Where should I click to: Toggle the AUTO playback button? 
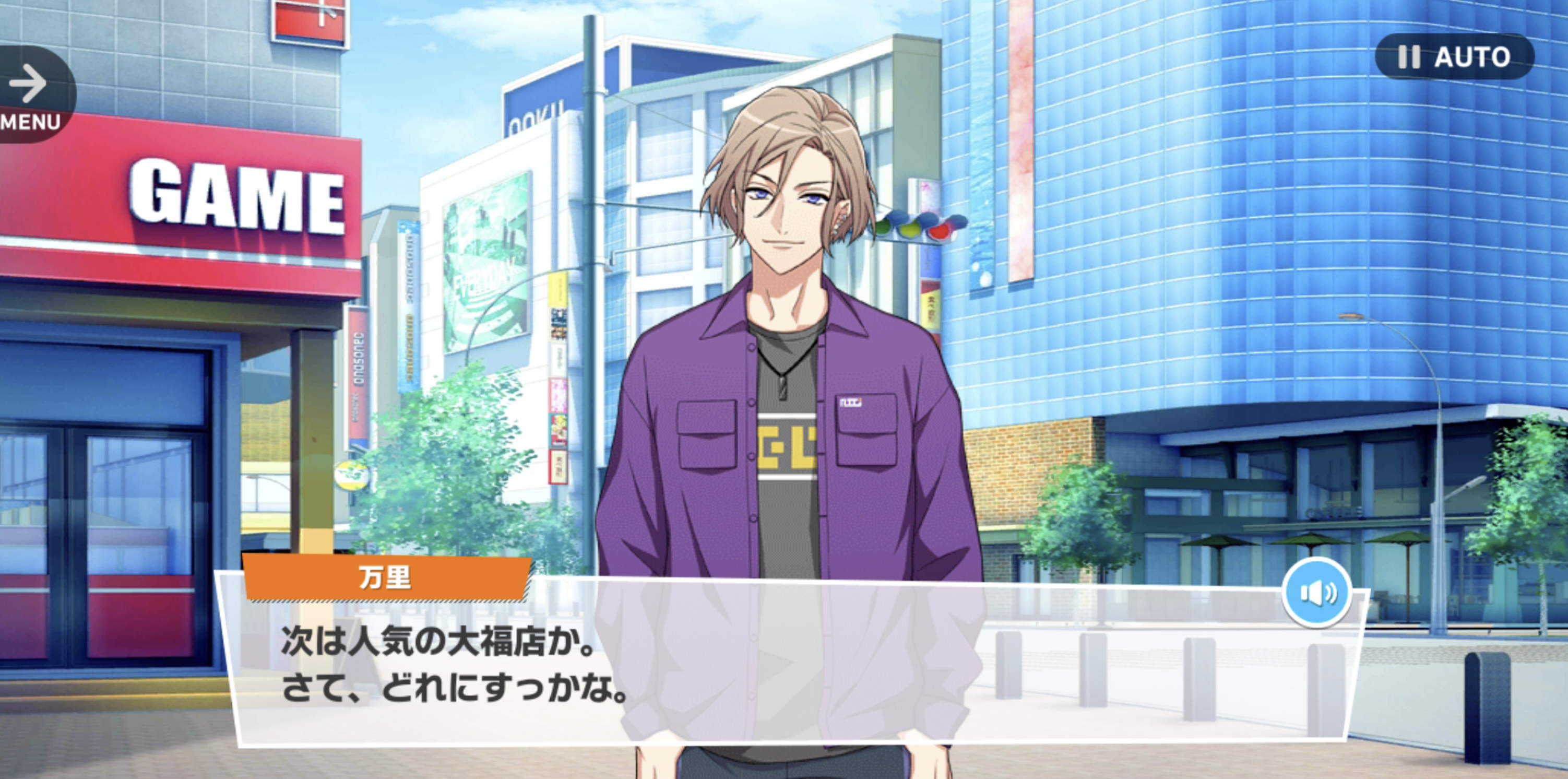coord(1454,56)
